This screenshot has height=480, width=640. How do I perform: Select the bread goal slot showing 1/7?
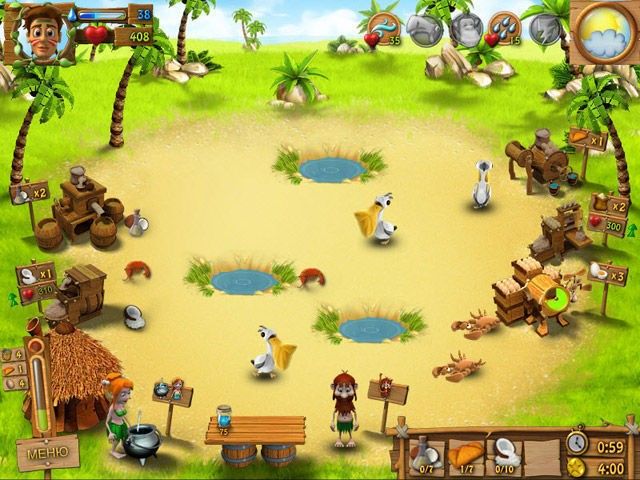467,454
